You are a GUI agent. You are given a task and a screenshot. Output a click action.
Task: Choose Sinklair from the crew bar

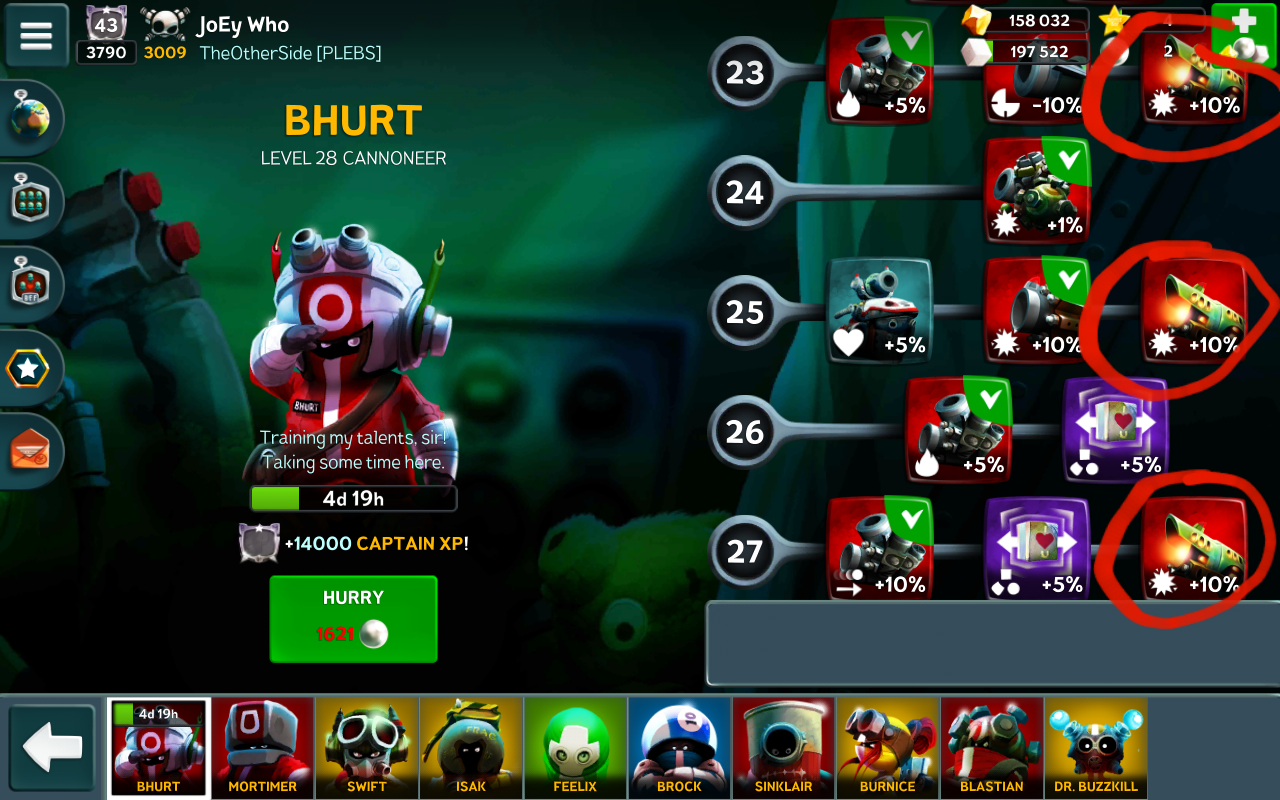pyautogui.click(x=783, y=747)
